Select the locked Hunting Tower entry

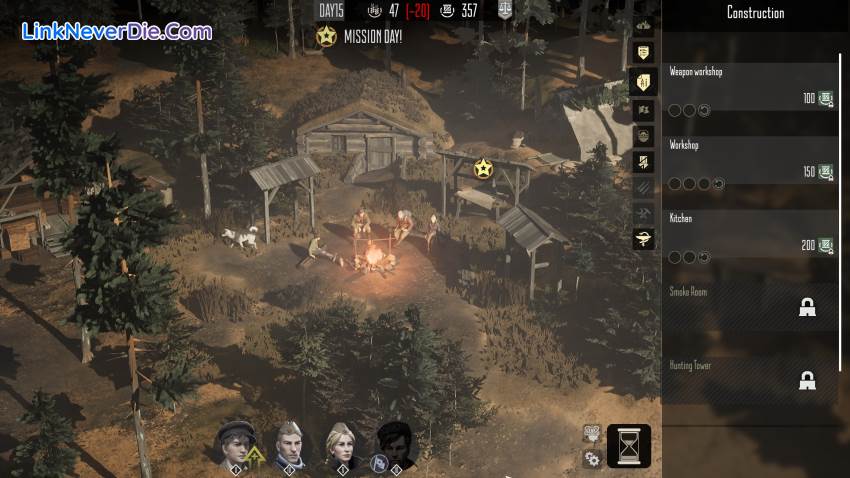750,379
